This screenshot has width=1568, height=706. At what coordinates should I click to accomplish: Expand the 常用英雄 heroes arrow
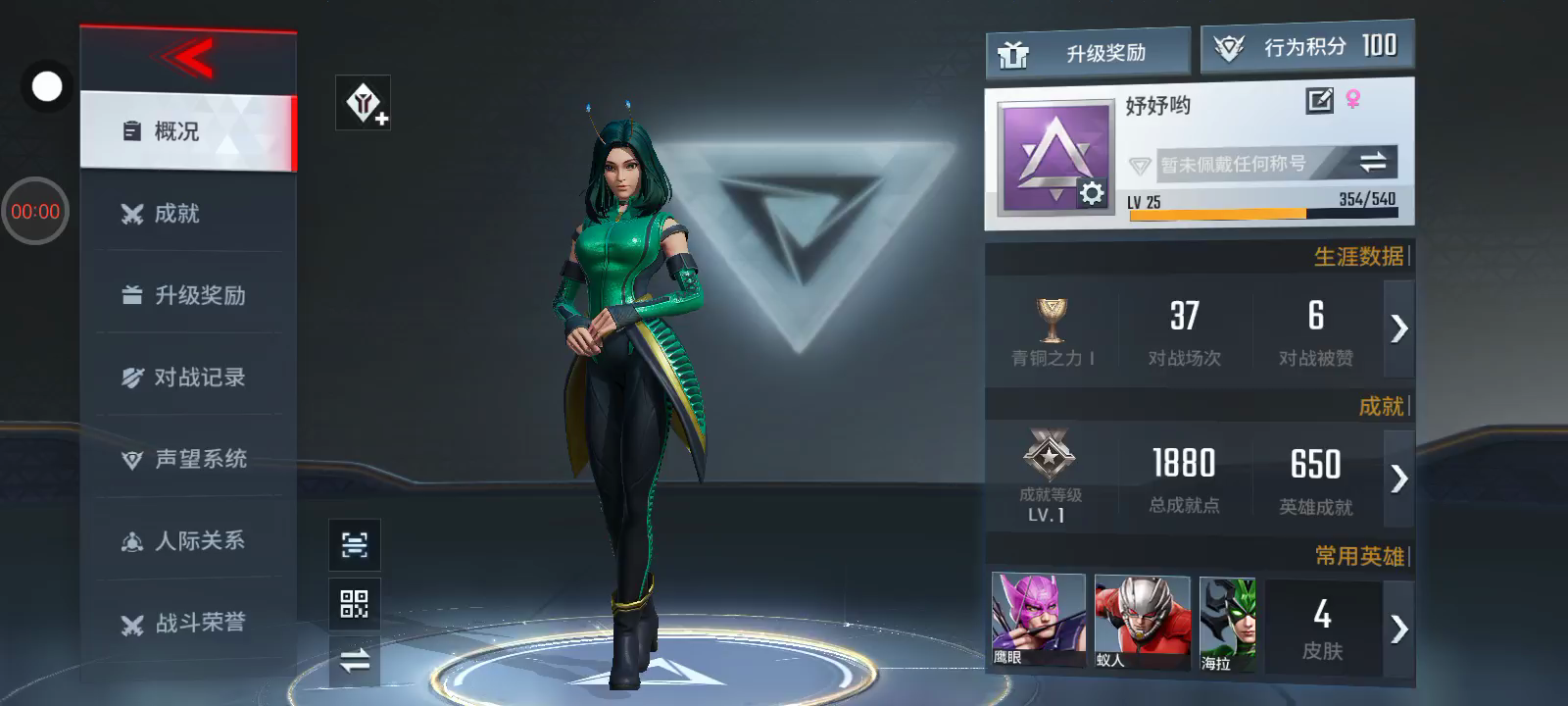[x=1398, y=629]
